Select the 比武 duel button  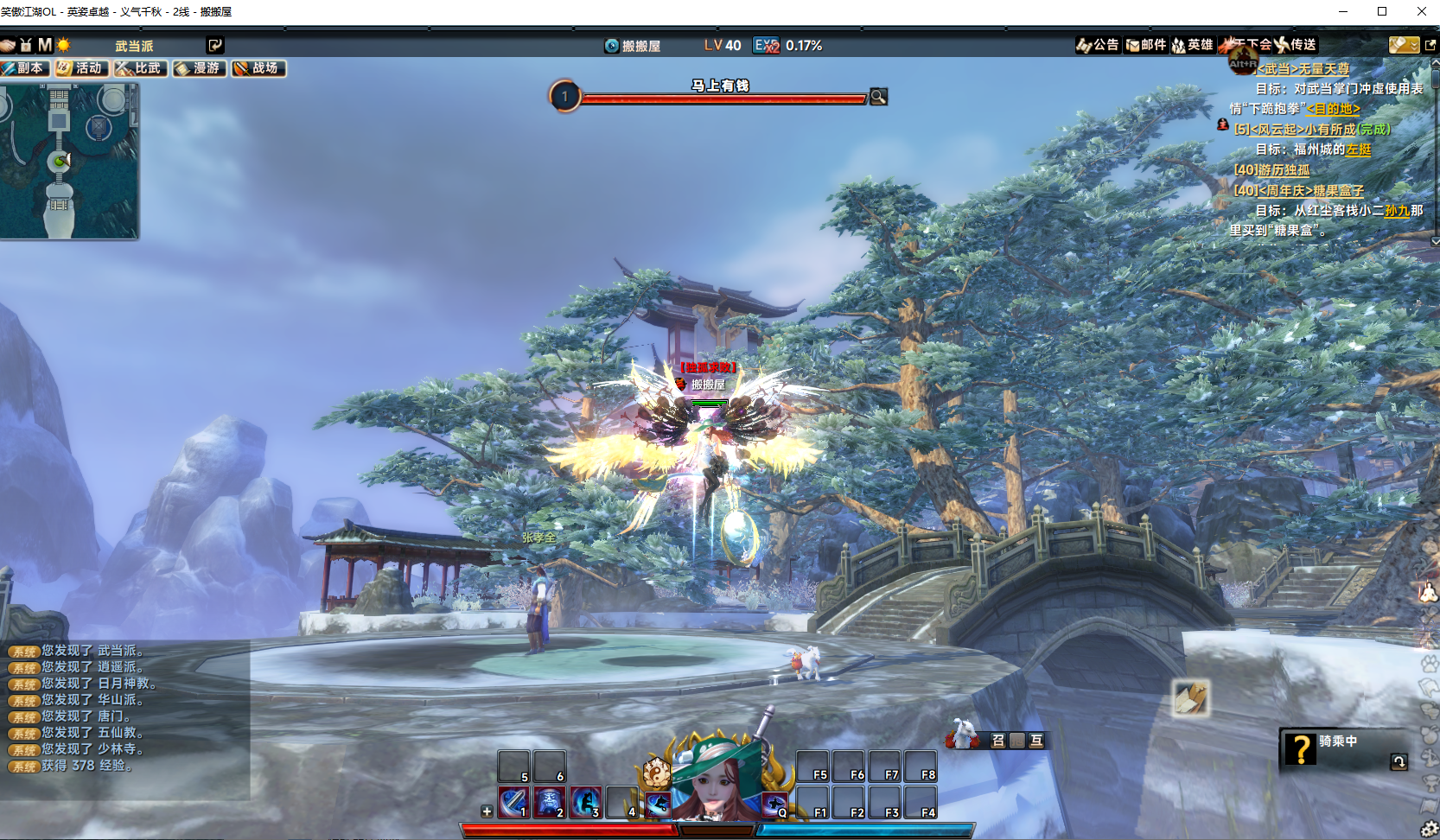tap(140, 68)
